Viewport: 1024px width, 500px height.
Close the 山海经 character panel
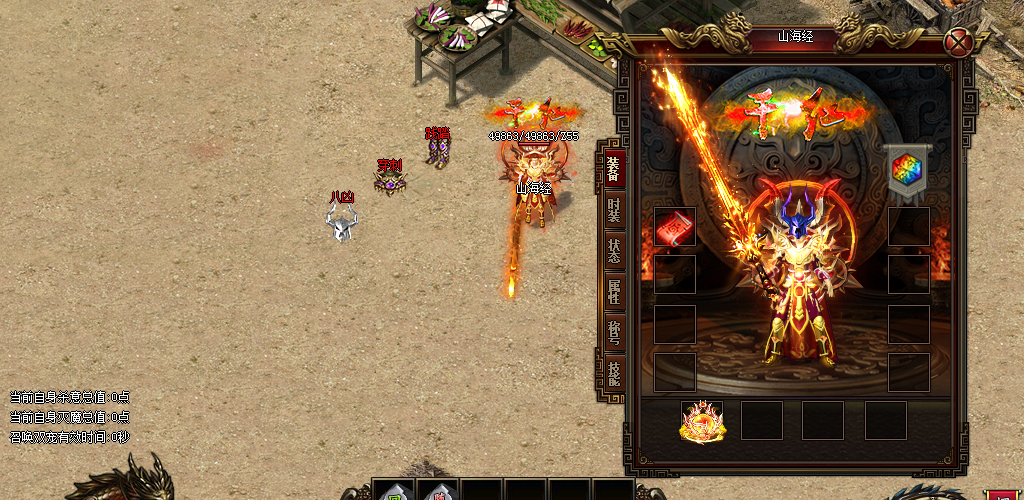tap(960, 43)
